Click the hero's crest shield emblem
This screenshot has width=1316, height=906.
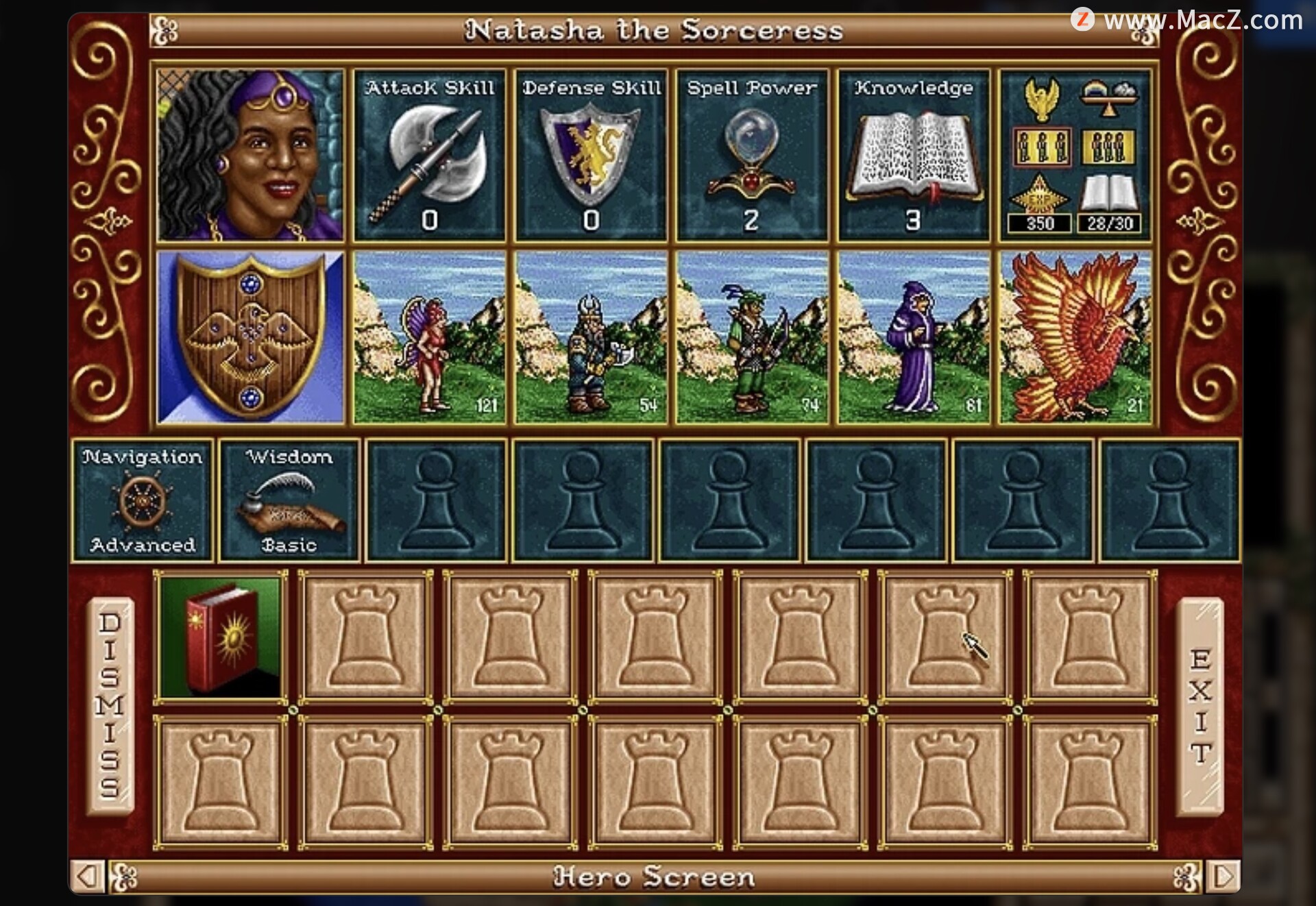[x=251, y=337]
